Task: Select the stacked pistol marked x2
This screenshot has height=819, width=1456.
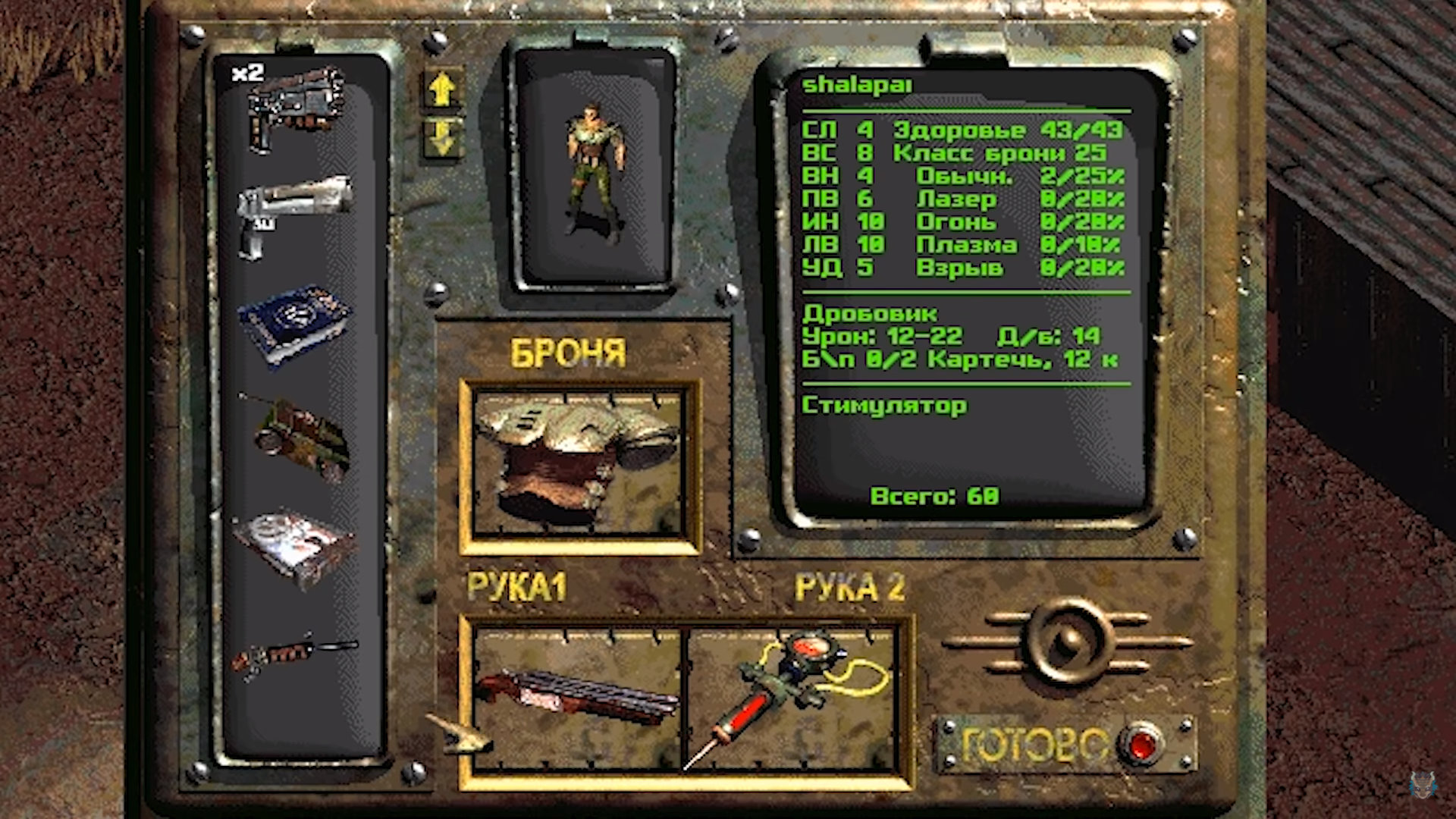Action: pos(296,108)
